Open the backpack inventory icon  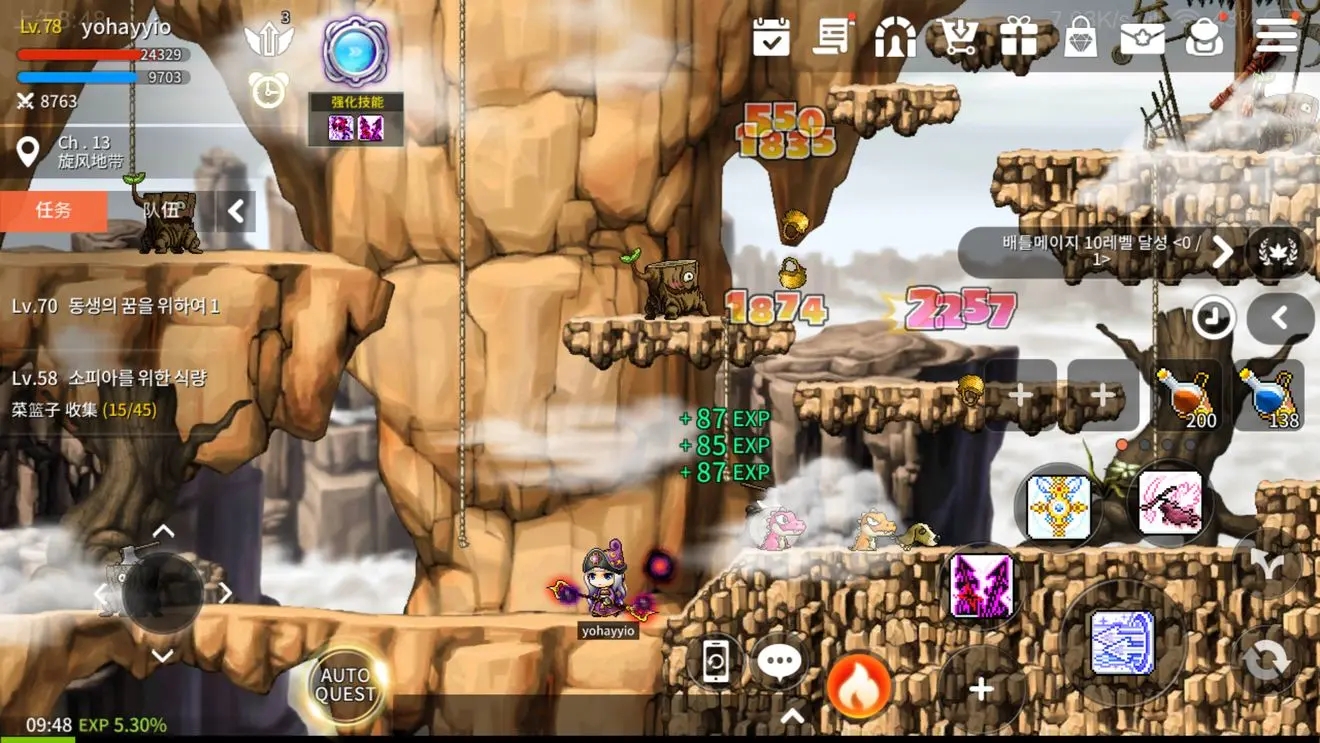tap(1204, 38)
